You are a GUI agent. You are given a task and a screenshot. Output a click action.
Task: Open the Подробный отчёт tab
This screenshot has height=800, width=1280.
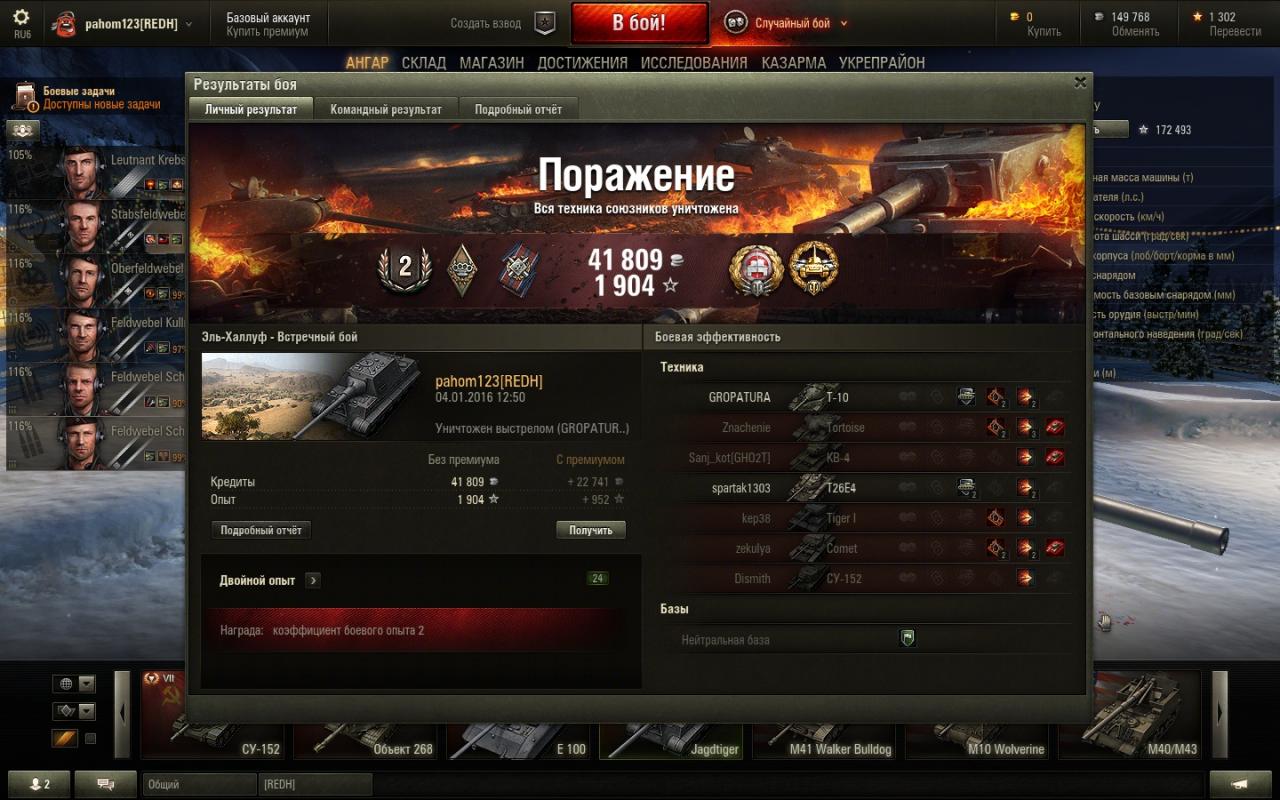518,109
